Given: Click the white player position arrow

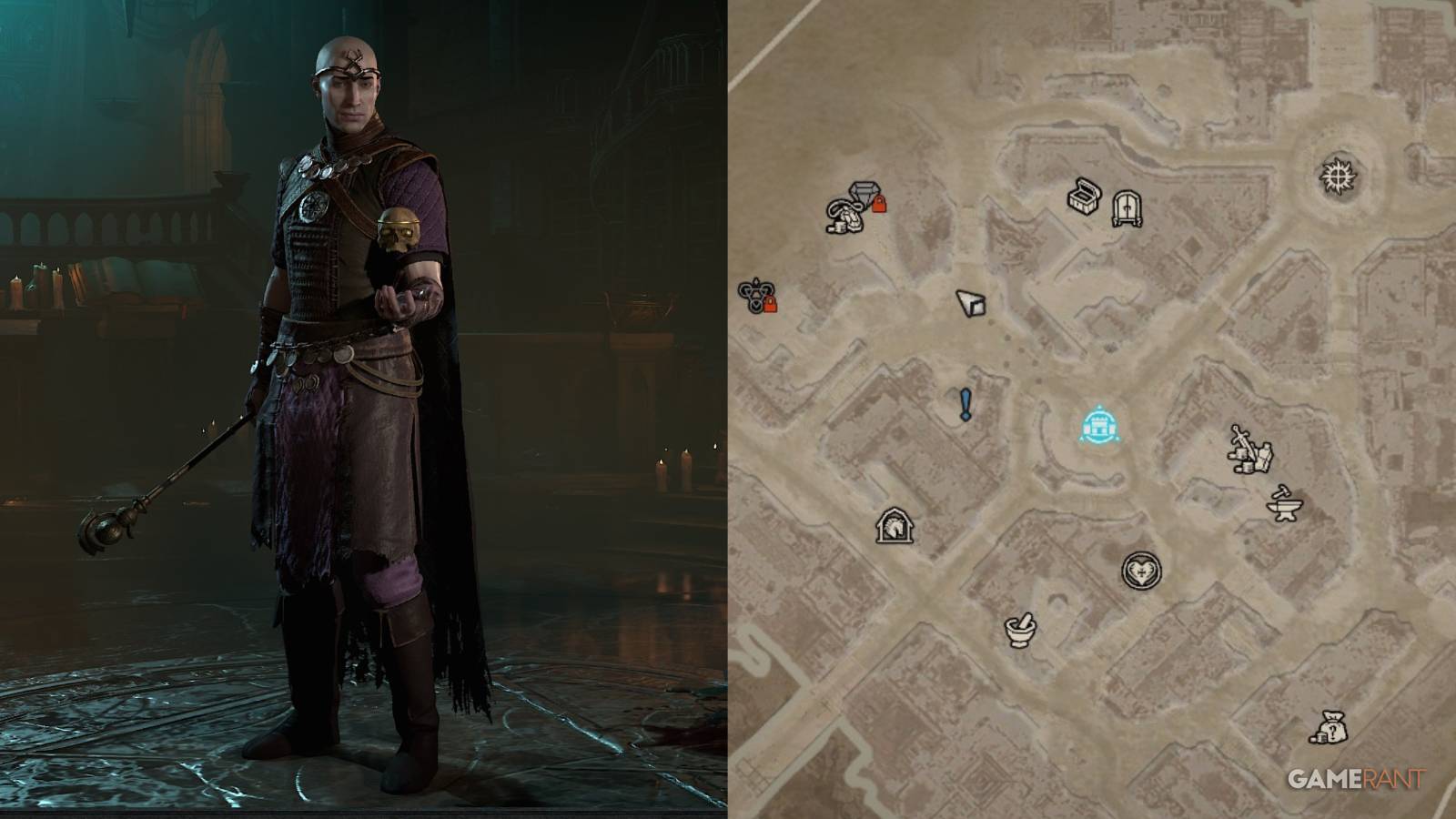Looking at the screenshot, I should 971,303.
